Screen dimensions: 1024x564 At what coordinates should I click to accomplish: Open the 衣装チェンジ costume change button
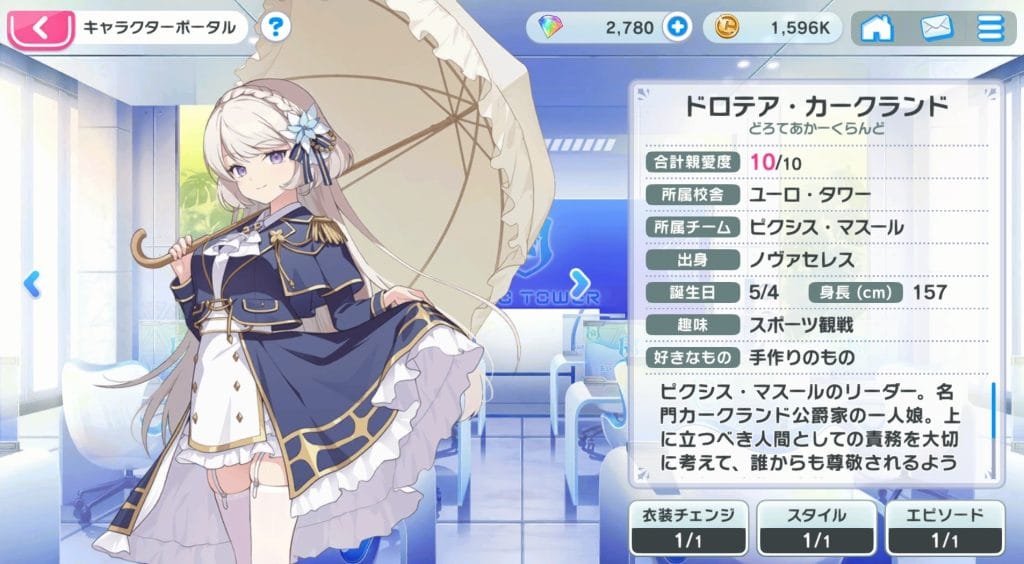coord(690,527)
